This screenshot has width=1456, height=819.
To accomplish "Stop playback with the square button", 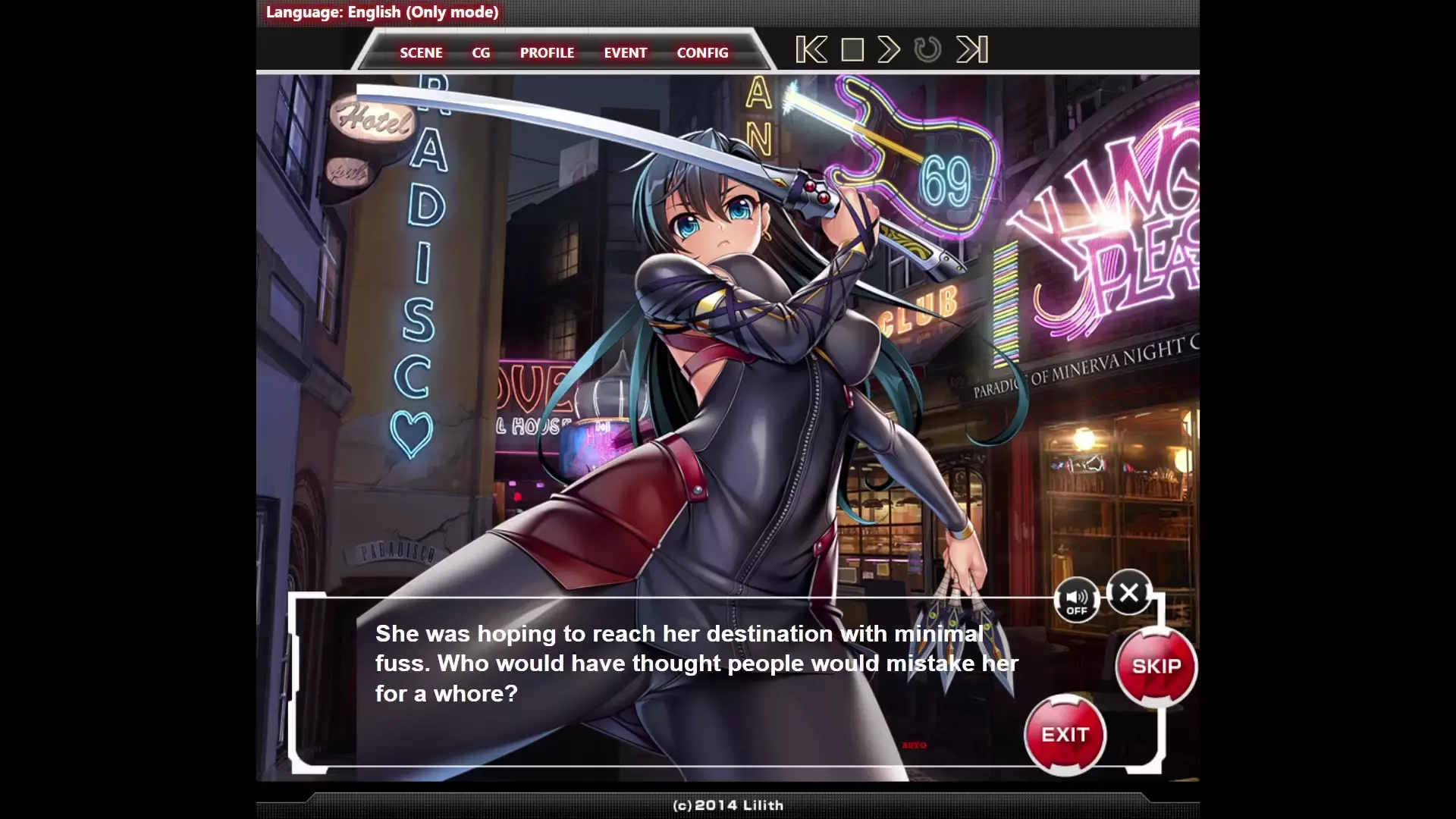I will pyautogui.click(x=852, y=50).
